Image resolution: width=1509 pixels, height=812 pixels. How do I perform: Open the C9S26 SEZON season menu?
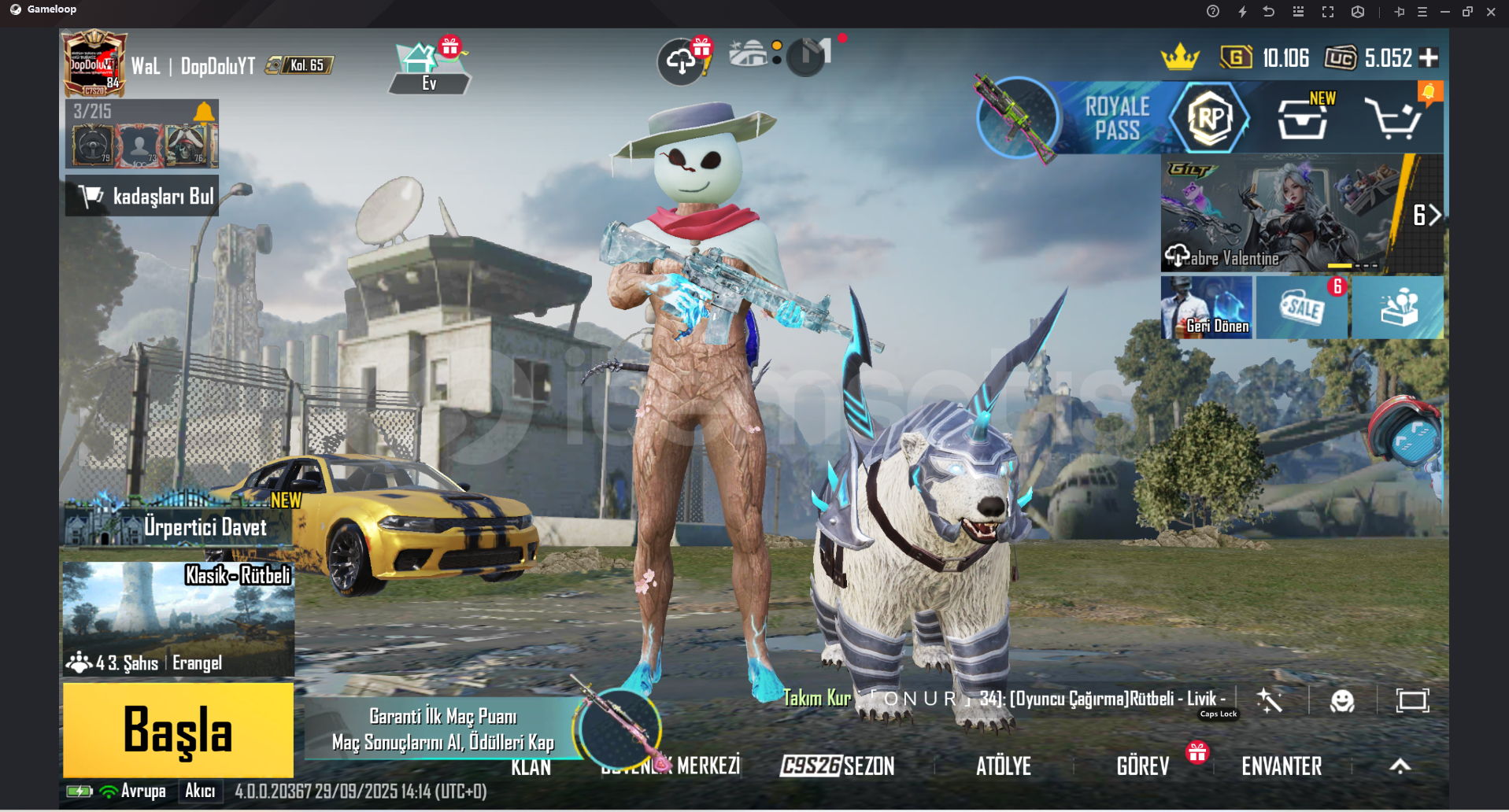coord(838,766)
